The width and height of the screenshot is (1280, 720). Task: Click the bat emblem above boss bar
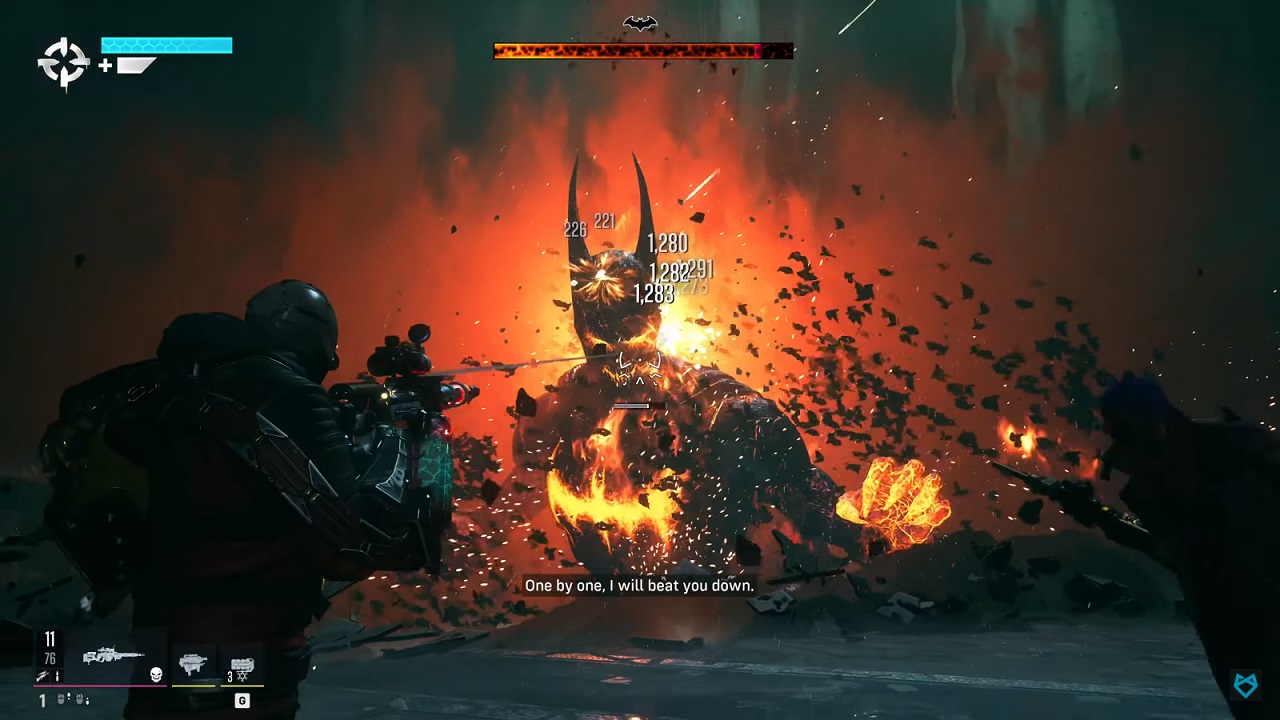coord(640,23)
